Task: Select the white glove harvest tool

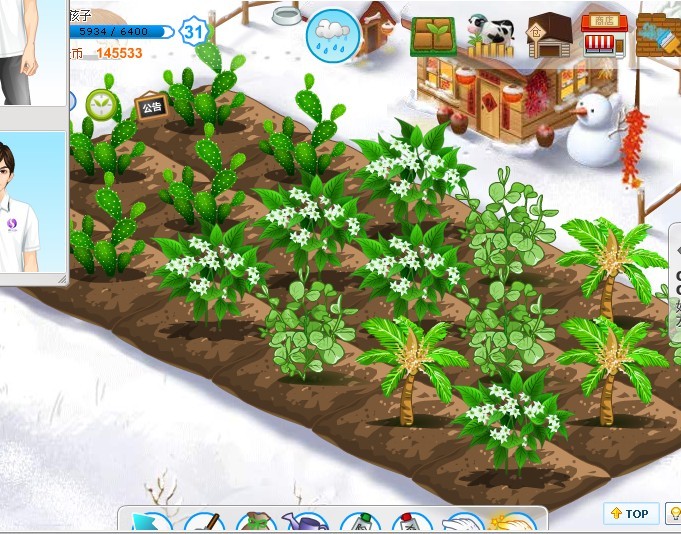Action: 463,524
